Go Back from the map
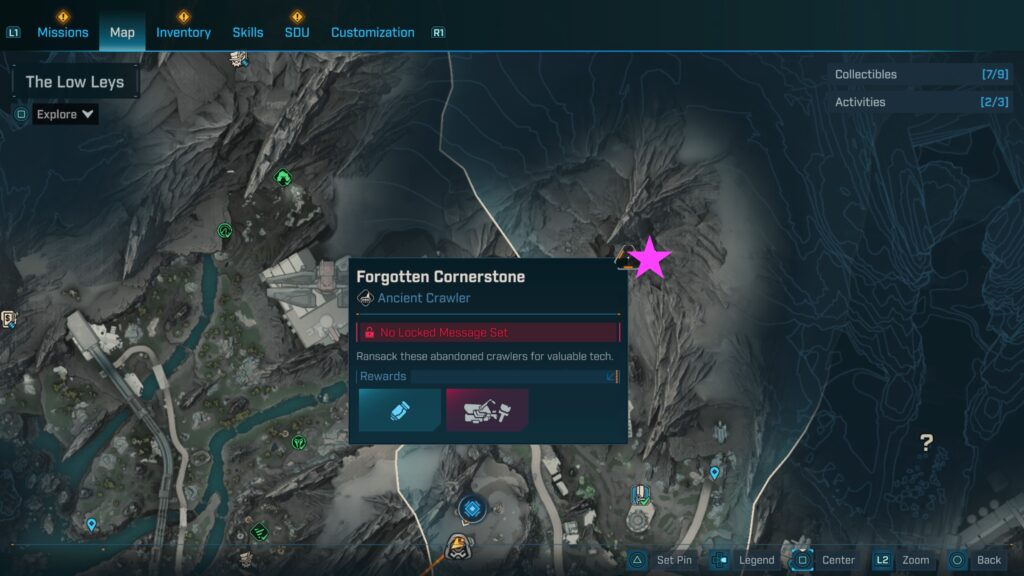 coord(976,560)
